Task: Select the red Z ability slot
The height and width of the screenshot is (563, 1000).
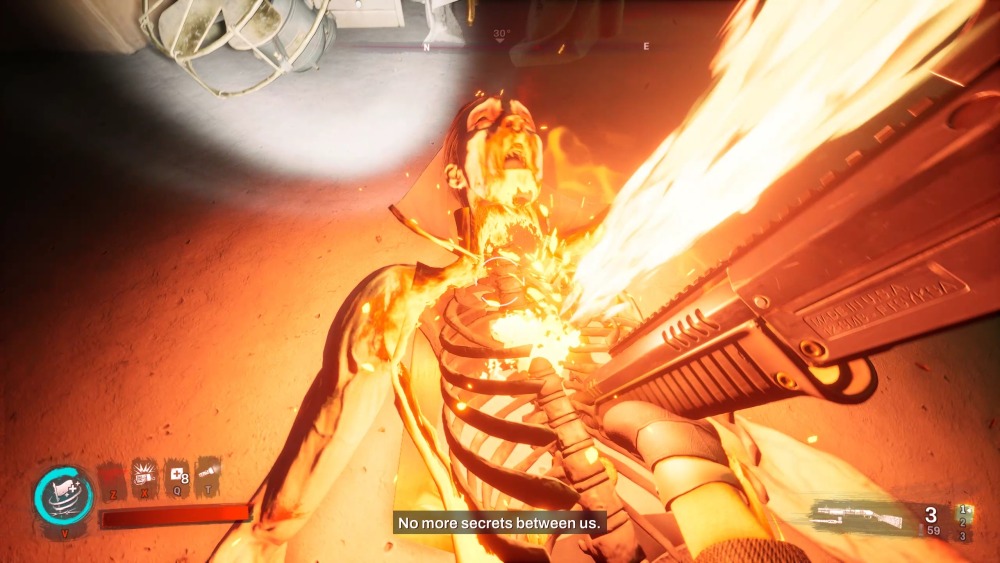Action: 113,478
